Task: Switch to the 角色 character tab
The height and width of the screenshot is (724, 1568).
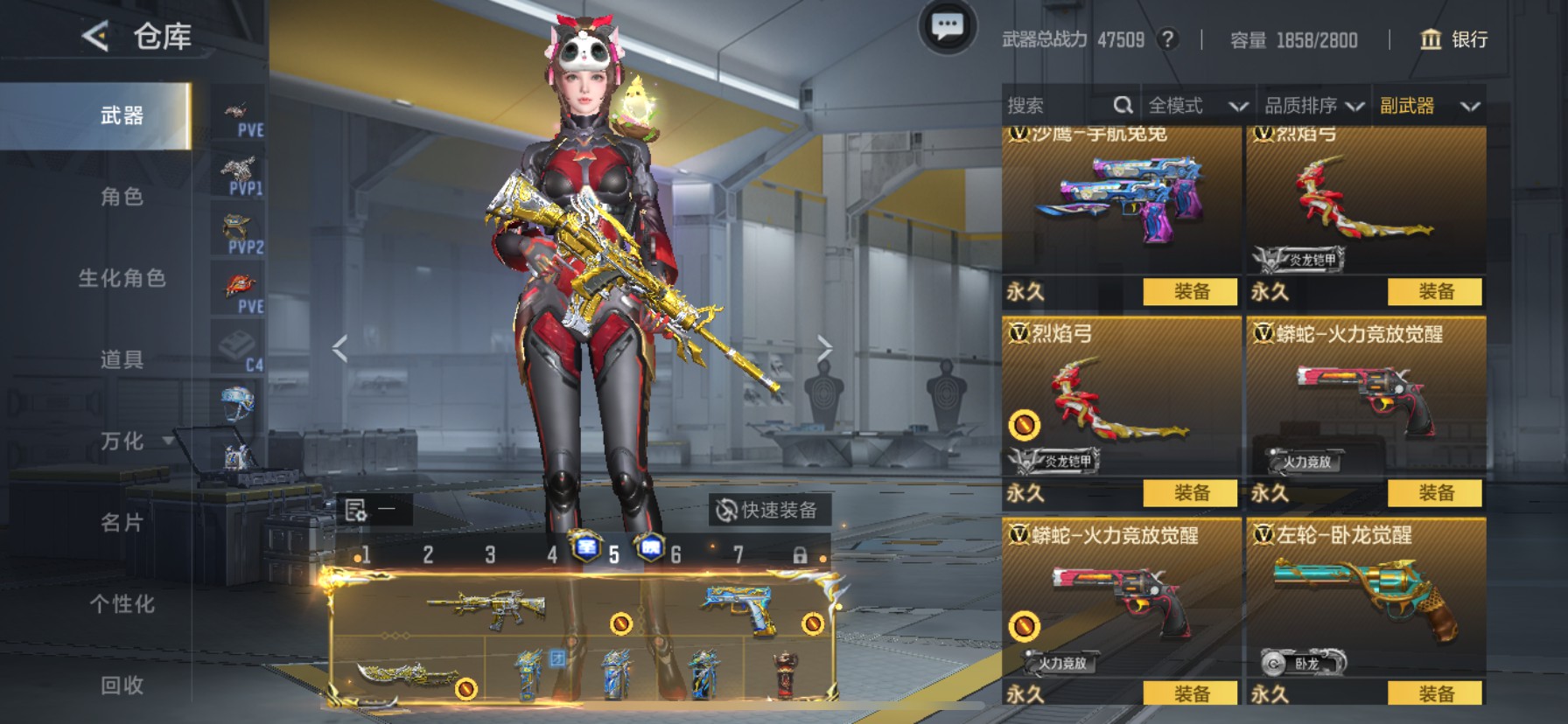Action: coord(122,197)
